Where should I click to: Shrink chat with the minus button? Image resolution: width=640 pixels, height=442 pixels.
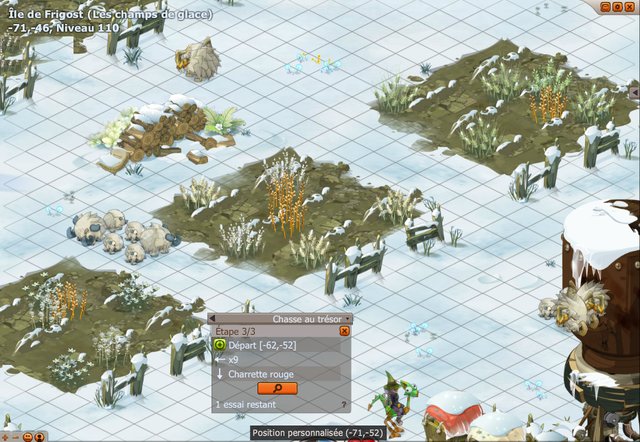point(15,436)
